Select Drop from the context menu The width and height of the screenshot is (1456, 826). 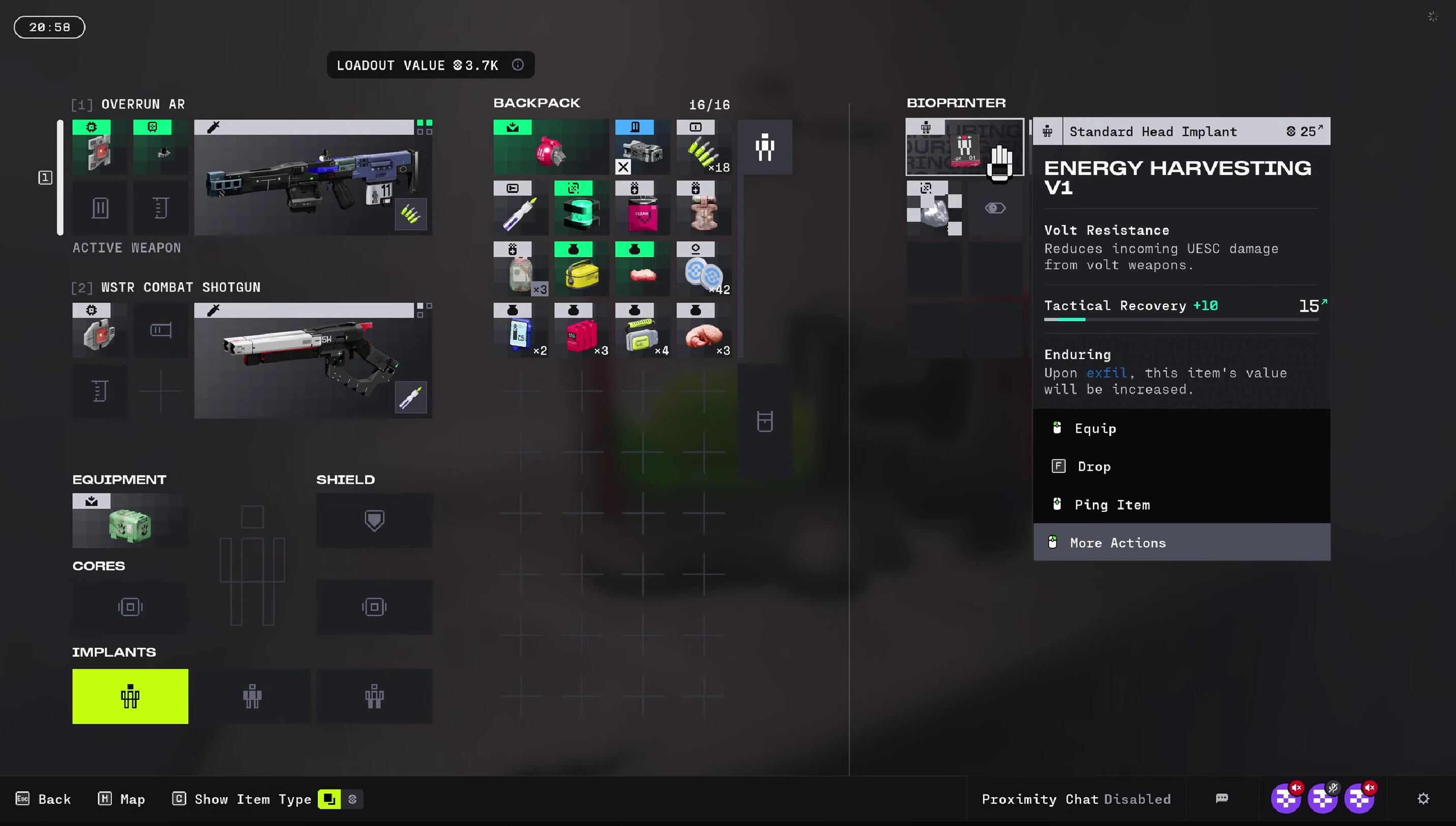click(x=1093, y=466)
